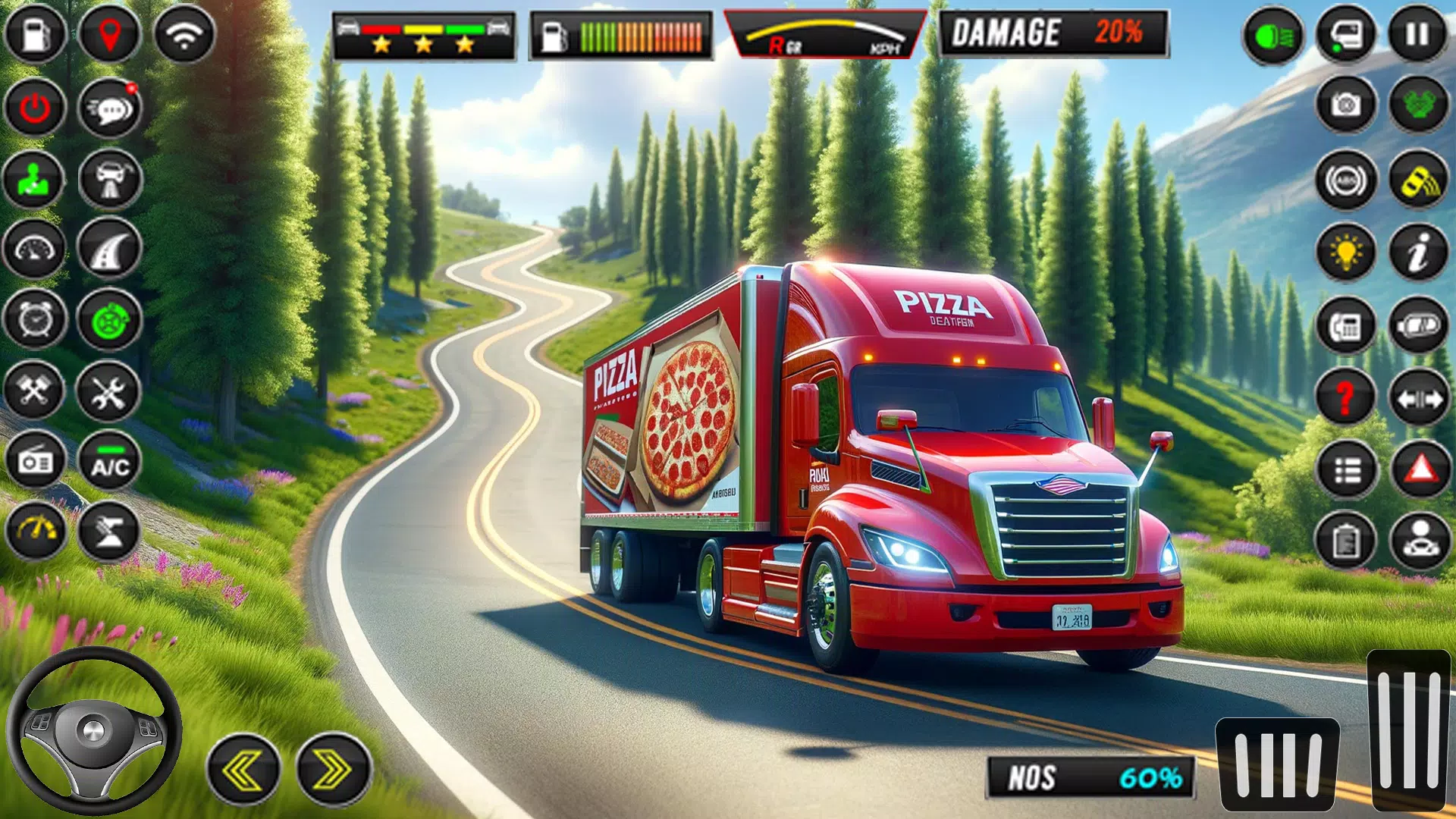Turn on the radio button
The width and height of the screenshot is (1456, 819).
(x=35, y=461)
